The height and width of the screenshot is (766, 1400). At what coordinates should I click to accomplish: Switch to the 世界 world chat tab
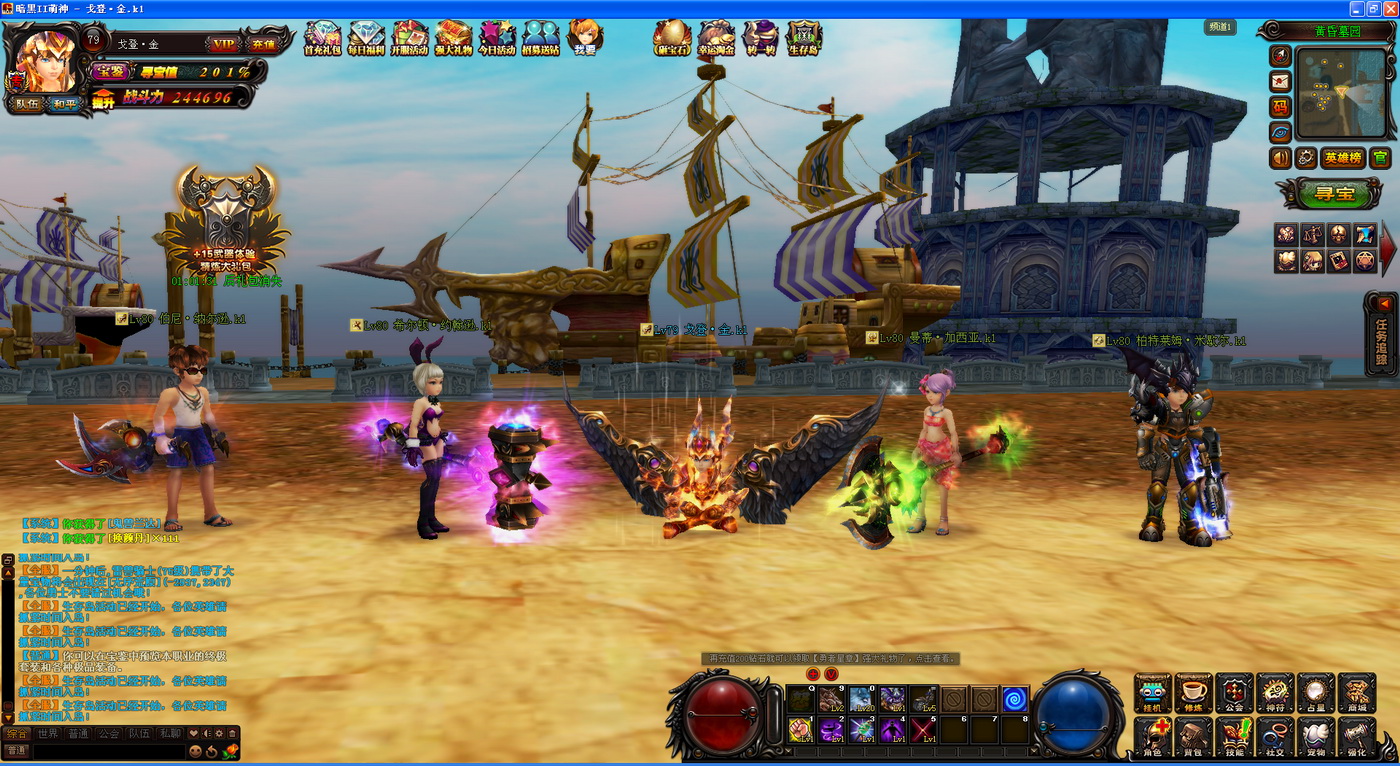[48, 733]
